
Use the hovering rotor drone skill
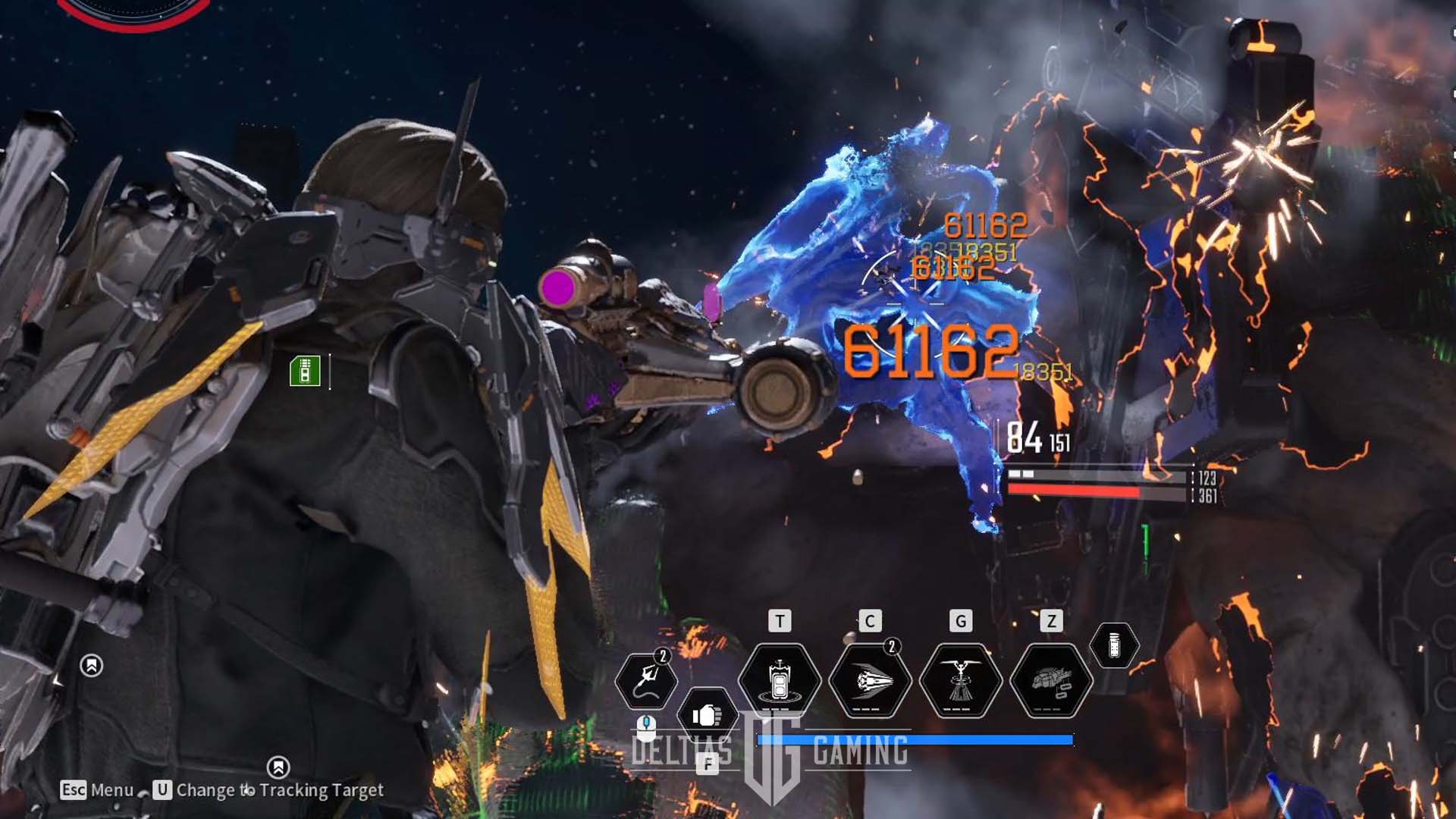pos(961,680)
